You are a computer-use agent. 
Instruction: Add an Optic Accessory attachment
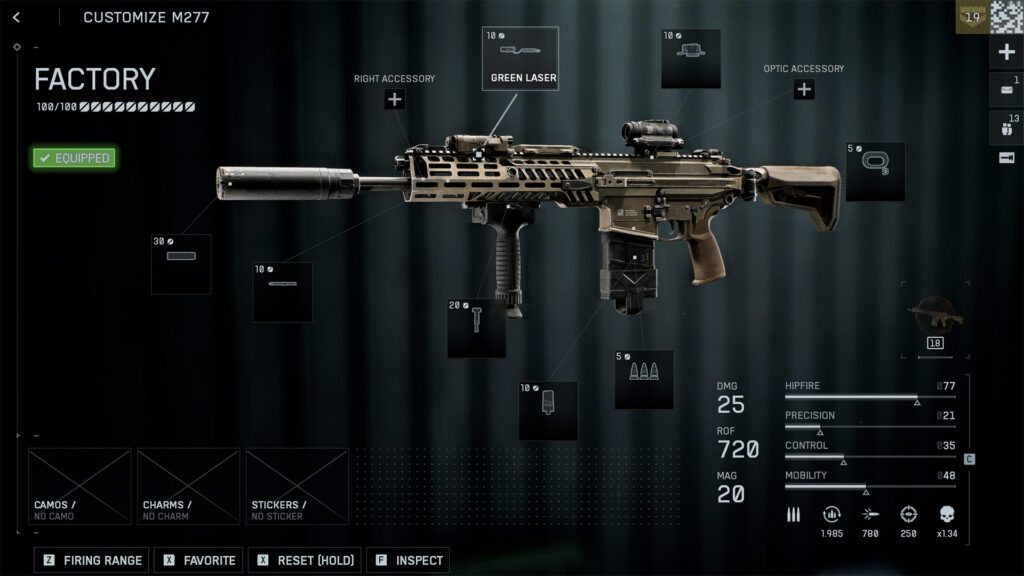click(804, 90)
